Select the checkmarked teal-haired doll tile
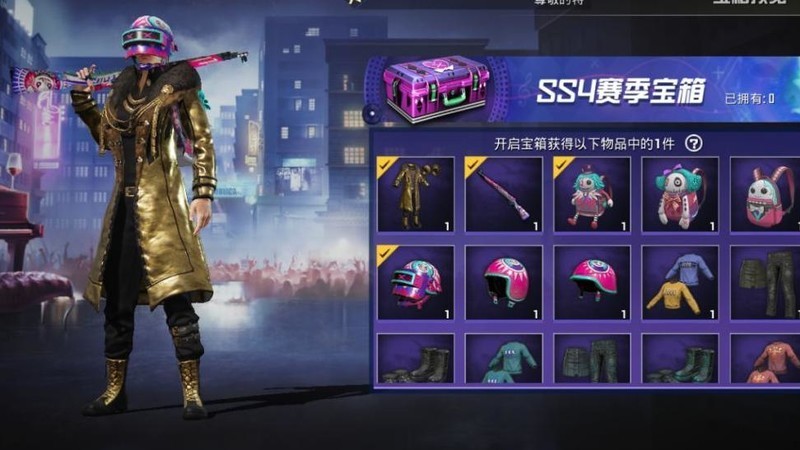 [591, 194]
